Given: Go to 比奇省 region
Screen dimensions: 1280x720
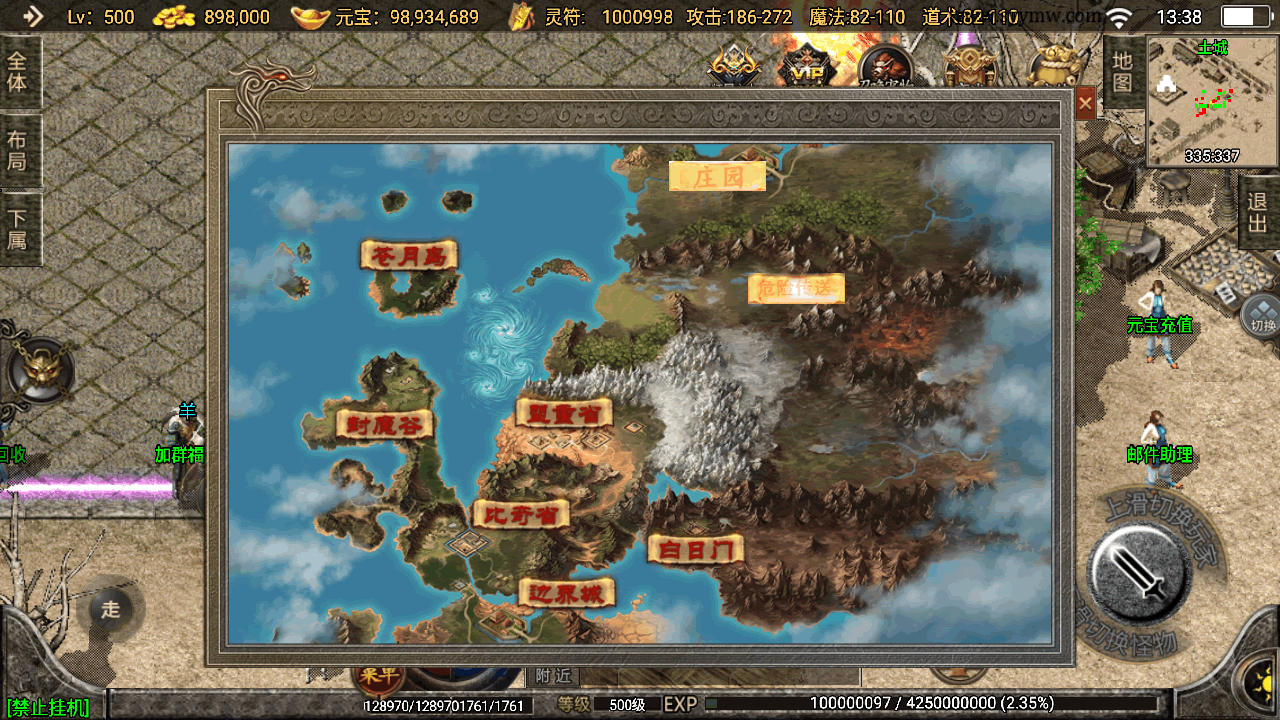Looking at the screenshot, I should coord(521,514).
